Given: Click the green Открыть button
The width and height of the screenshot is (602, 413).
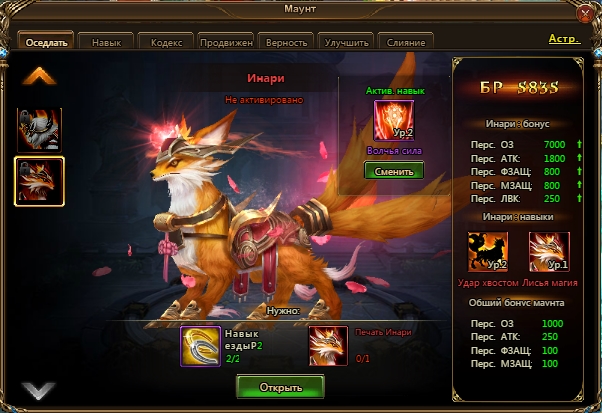Looking at the screenshot, I should click(x=281, y=386).
